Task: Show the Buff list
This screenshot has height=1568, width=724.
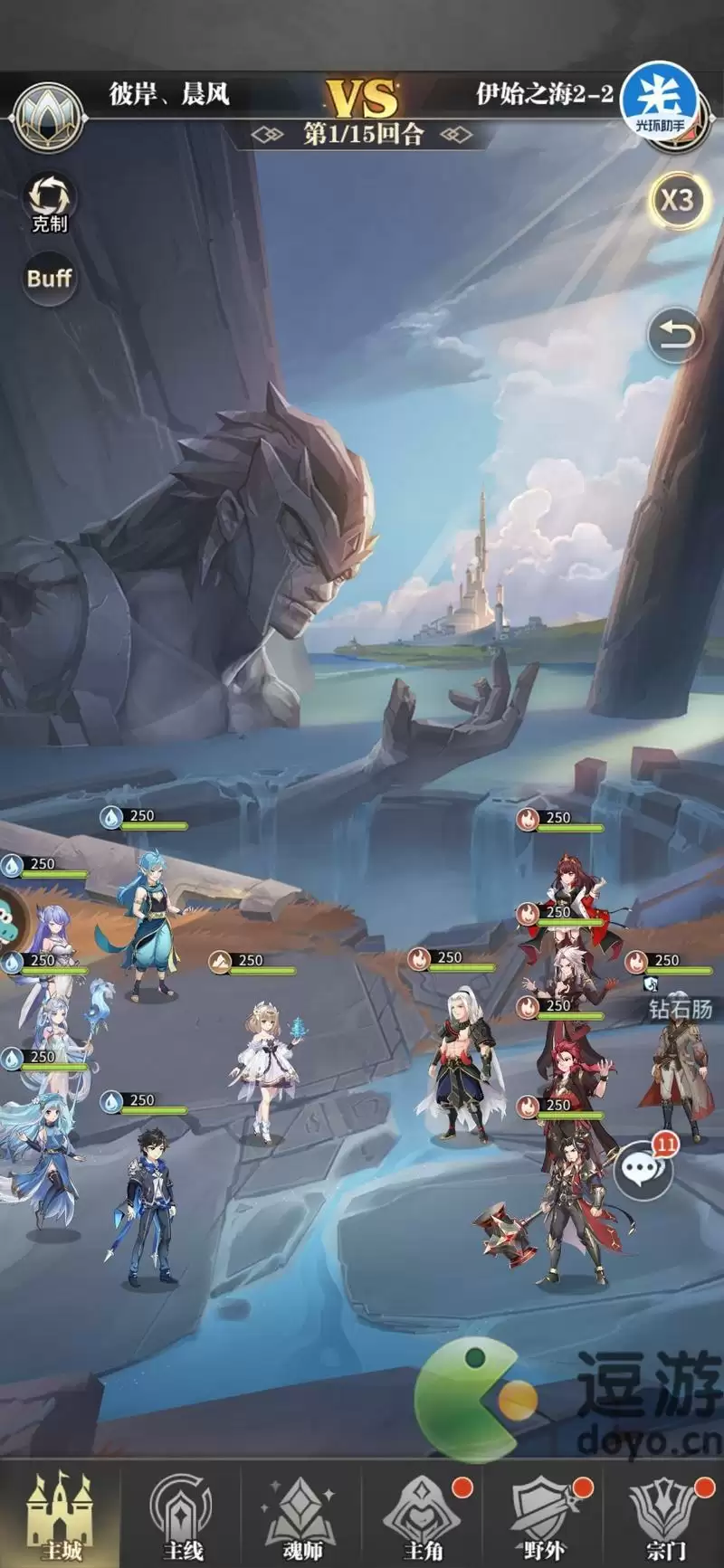Action: click(x=49, y=278)
